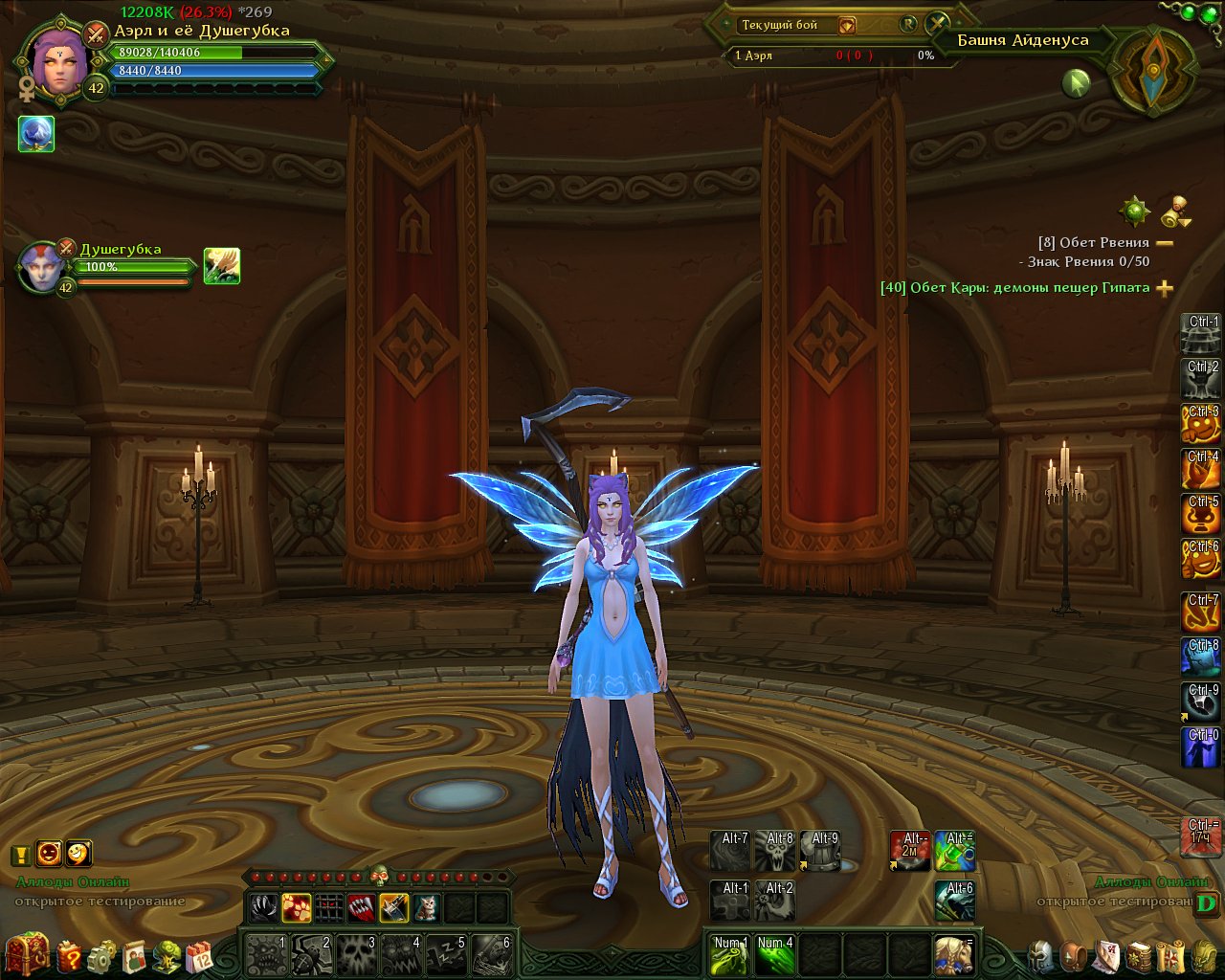This screenshot has width=1225, height=980.
Task: Toggle the paw prints pet command
Action: [x=297, y=906]
